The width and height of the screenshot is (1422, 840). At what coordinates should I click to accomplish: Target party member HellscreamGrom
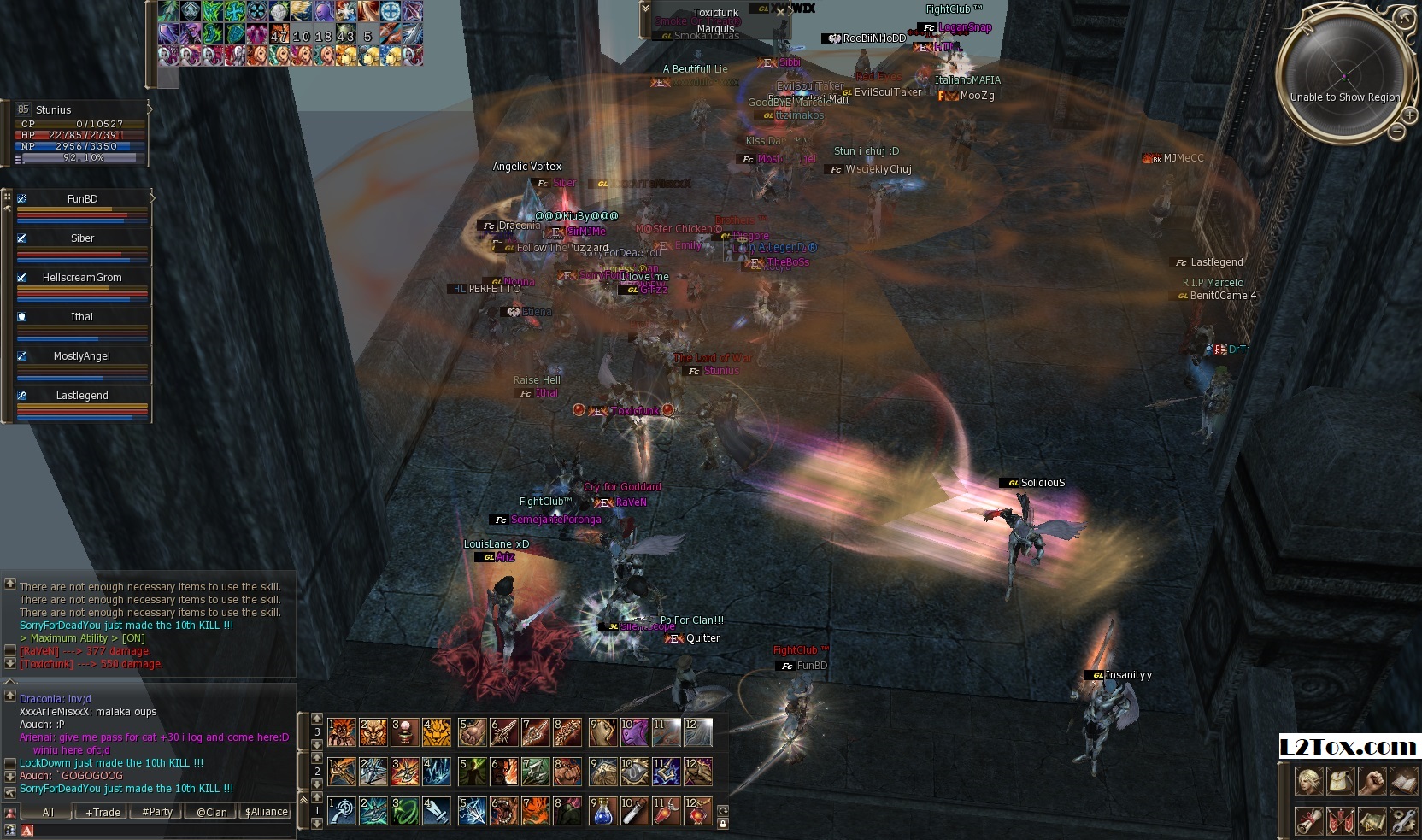coord(83,278)
